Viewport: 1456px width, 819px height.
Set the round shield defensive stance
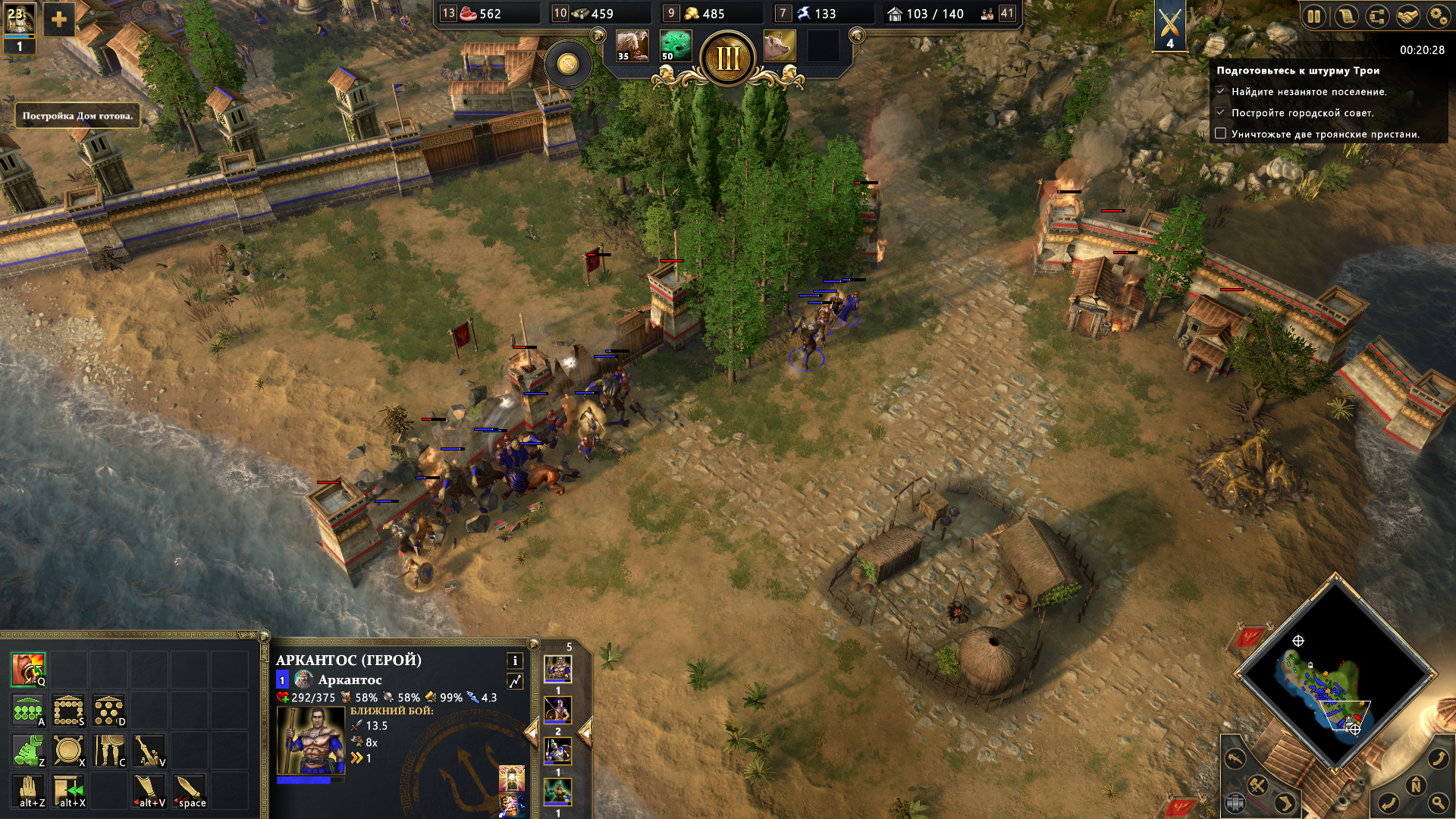tap(68, 750)
